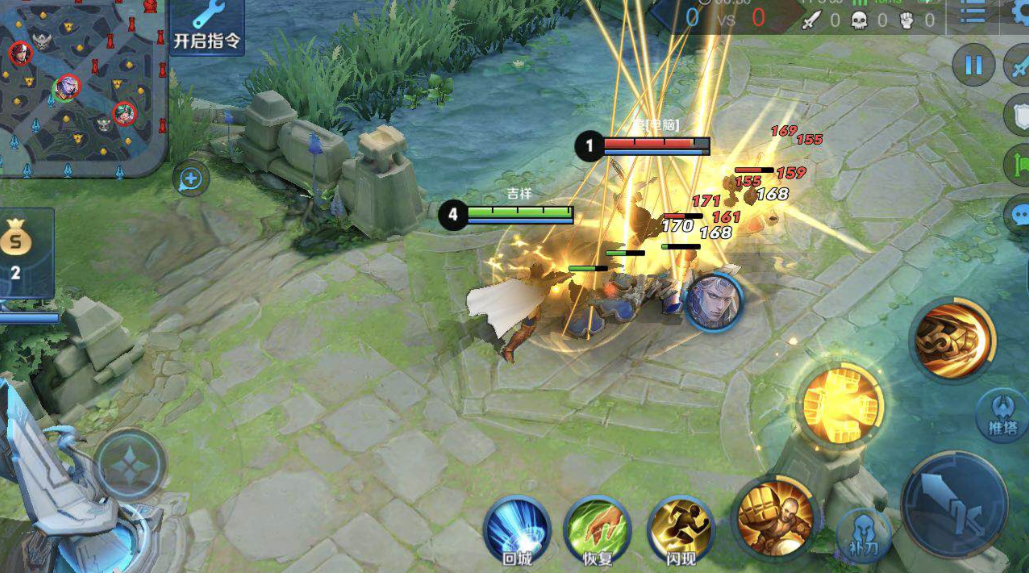The image size is (1029, 573).
Task: Hit the main sword attack button
Action: pyautogui.click(x=953, y=505)
